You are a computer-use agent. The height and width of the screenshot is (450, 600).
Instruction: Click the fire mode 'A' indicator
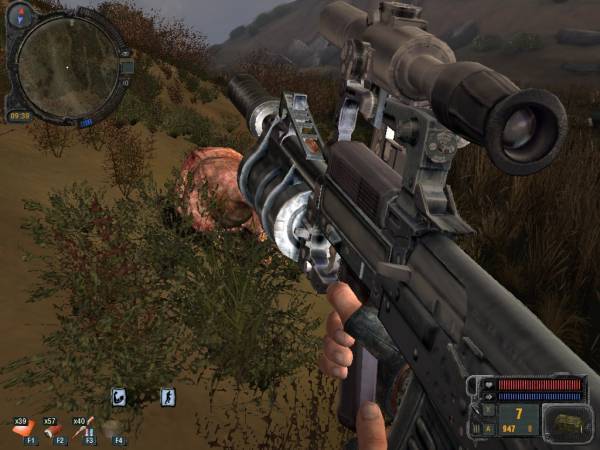[x=489, y=429]
